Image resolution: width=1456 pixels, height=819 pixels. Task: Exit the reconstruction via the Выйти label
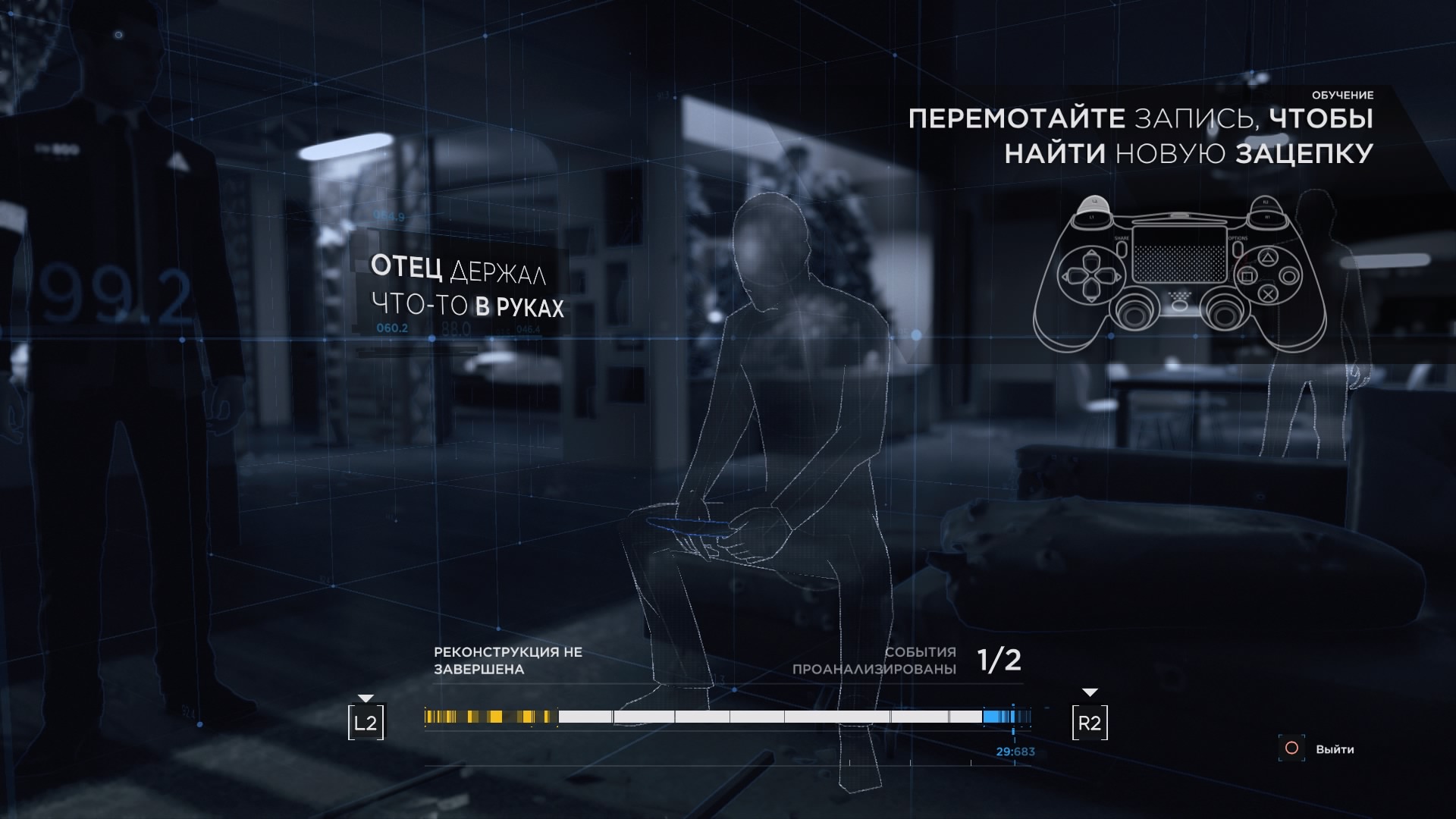pyautogui.click(x=1335, y=749)
